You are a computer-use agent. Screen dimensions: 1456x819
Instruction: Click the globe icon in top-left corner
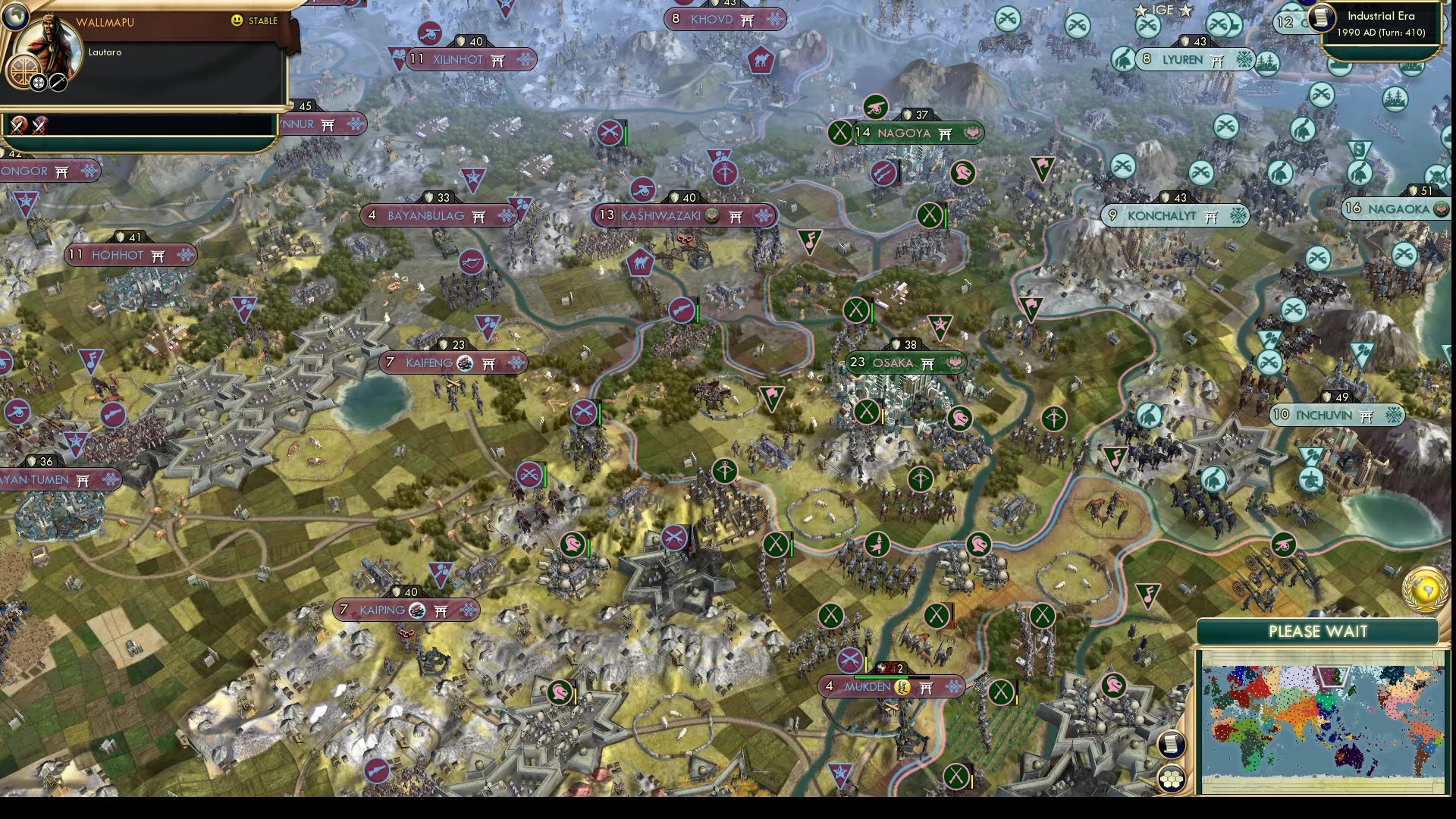tap(15, 17)
